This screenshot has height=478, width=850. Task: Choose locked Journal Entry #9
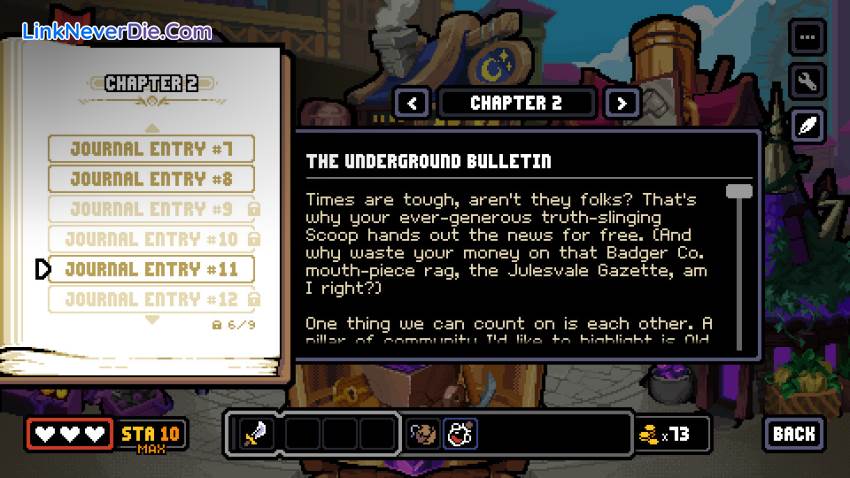[151, 209]
